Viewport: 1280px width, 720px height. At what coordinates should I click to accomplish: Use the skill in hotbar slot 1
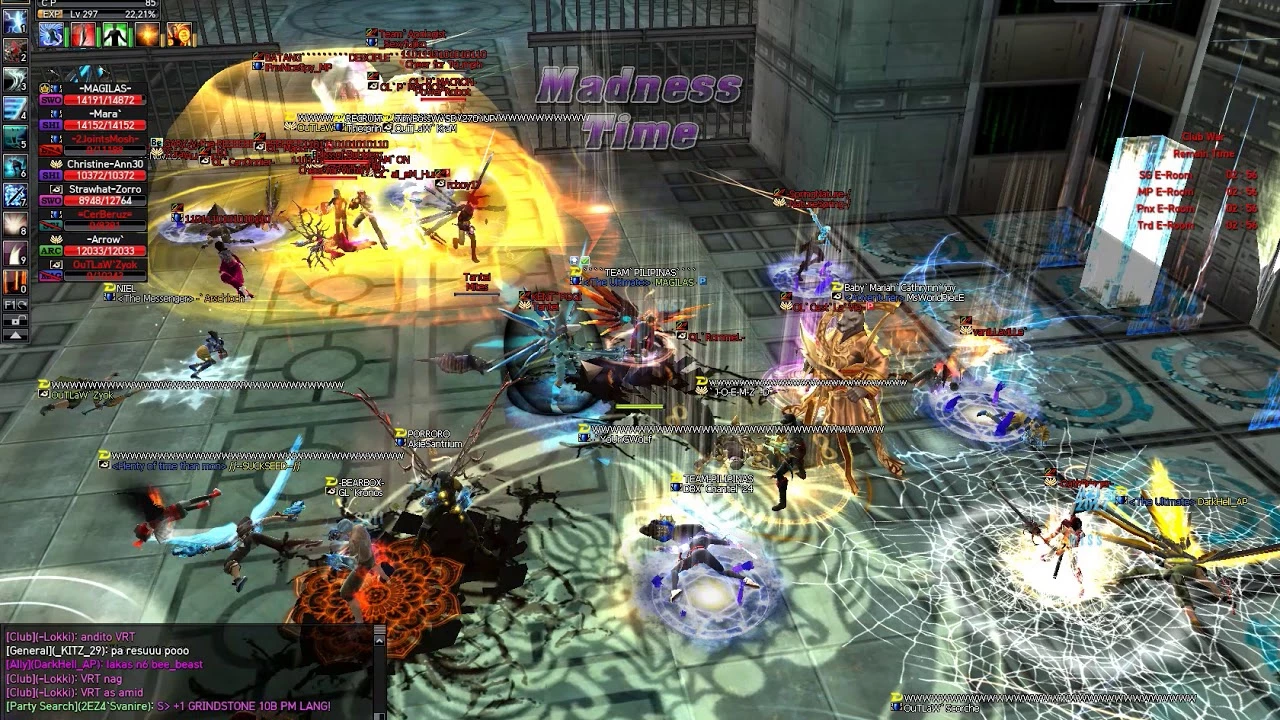point(15,22)
